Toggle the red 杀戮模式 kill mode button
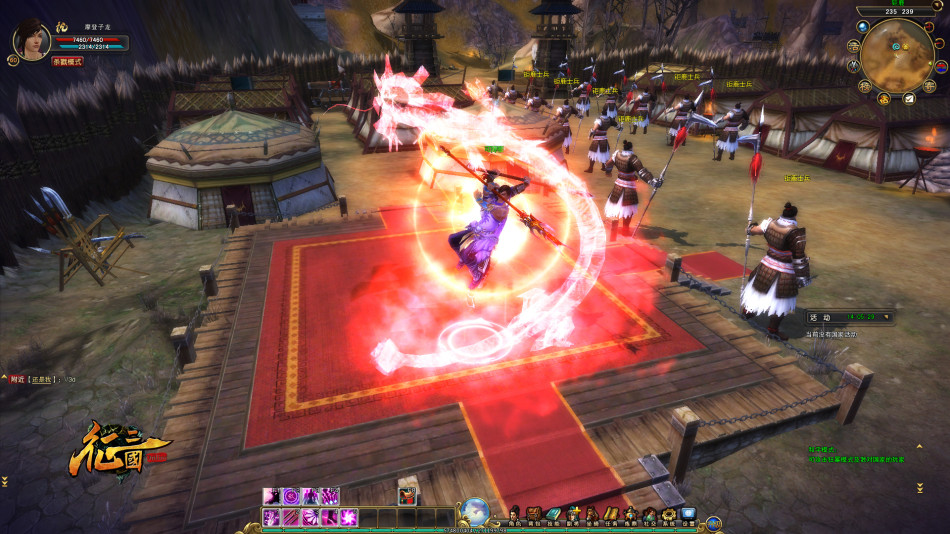950x534 pixels. pos(68,61)
